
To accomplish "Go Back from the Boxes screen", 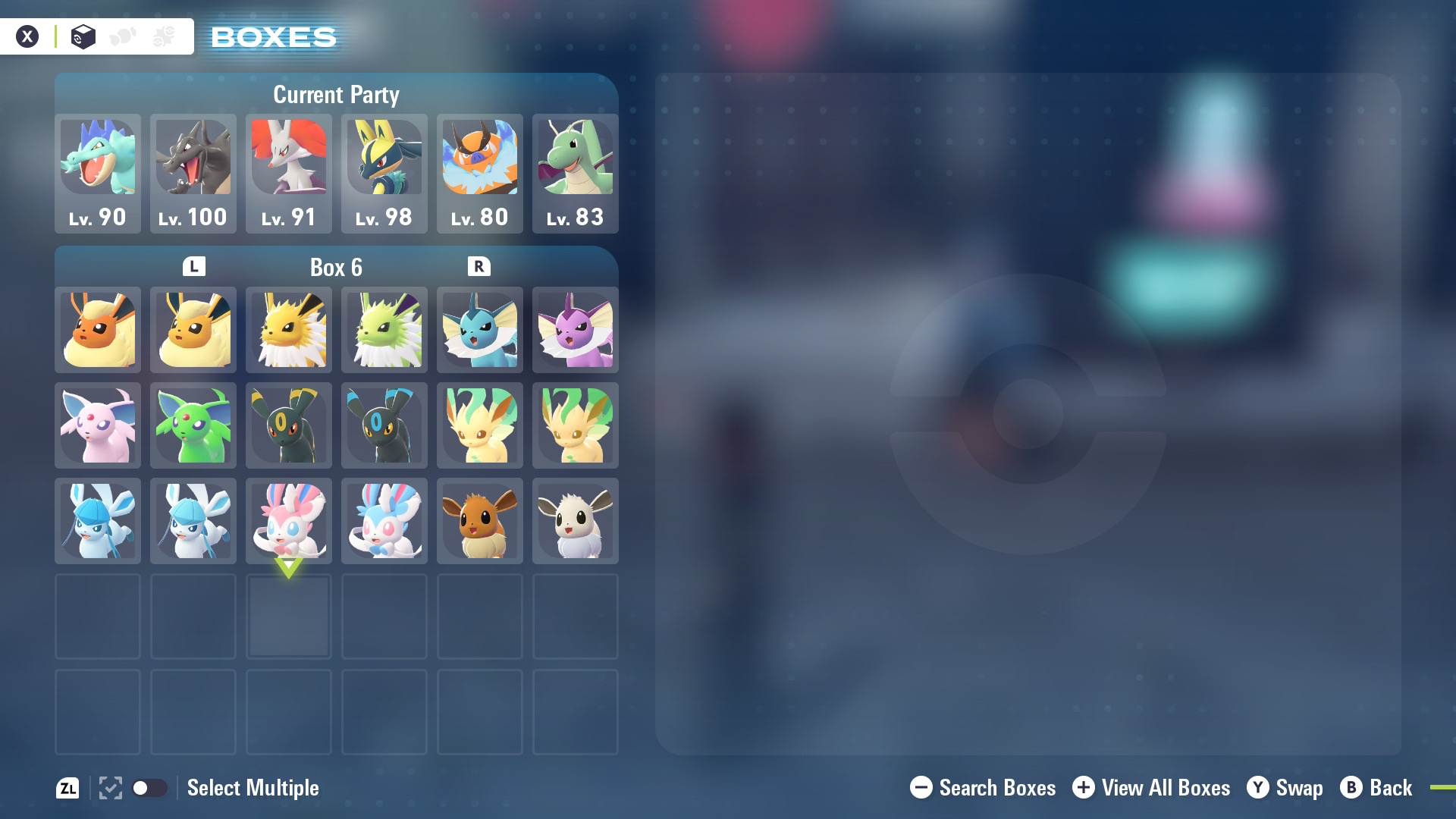I will coord(1376,788).
